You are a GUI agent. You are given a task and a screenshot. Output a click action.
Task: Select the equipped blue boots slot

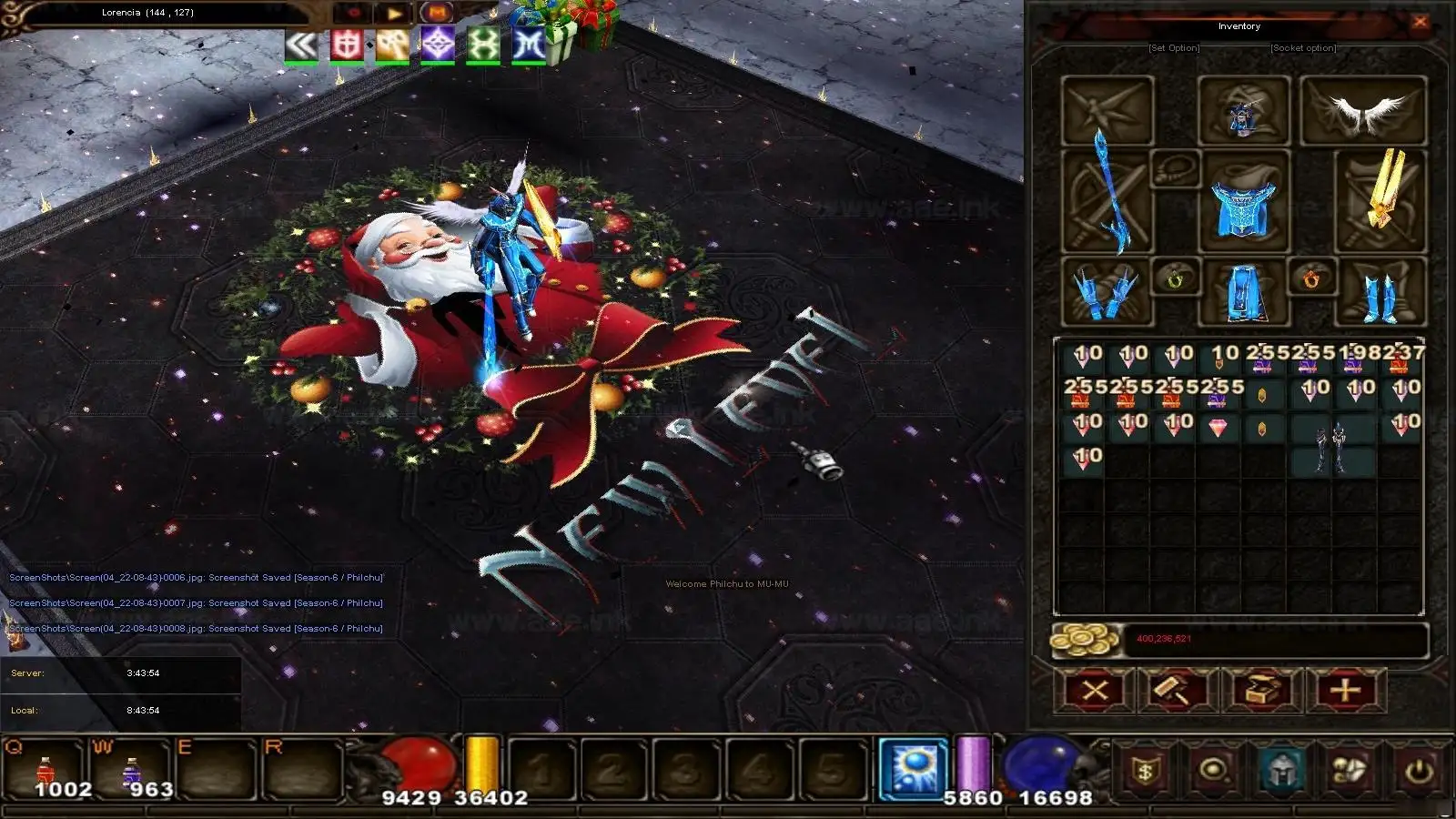1378,293
